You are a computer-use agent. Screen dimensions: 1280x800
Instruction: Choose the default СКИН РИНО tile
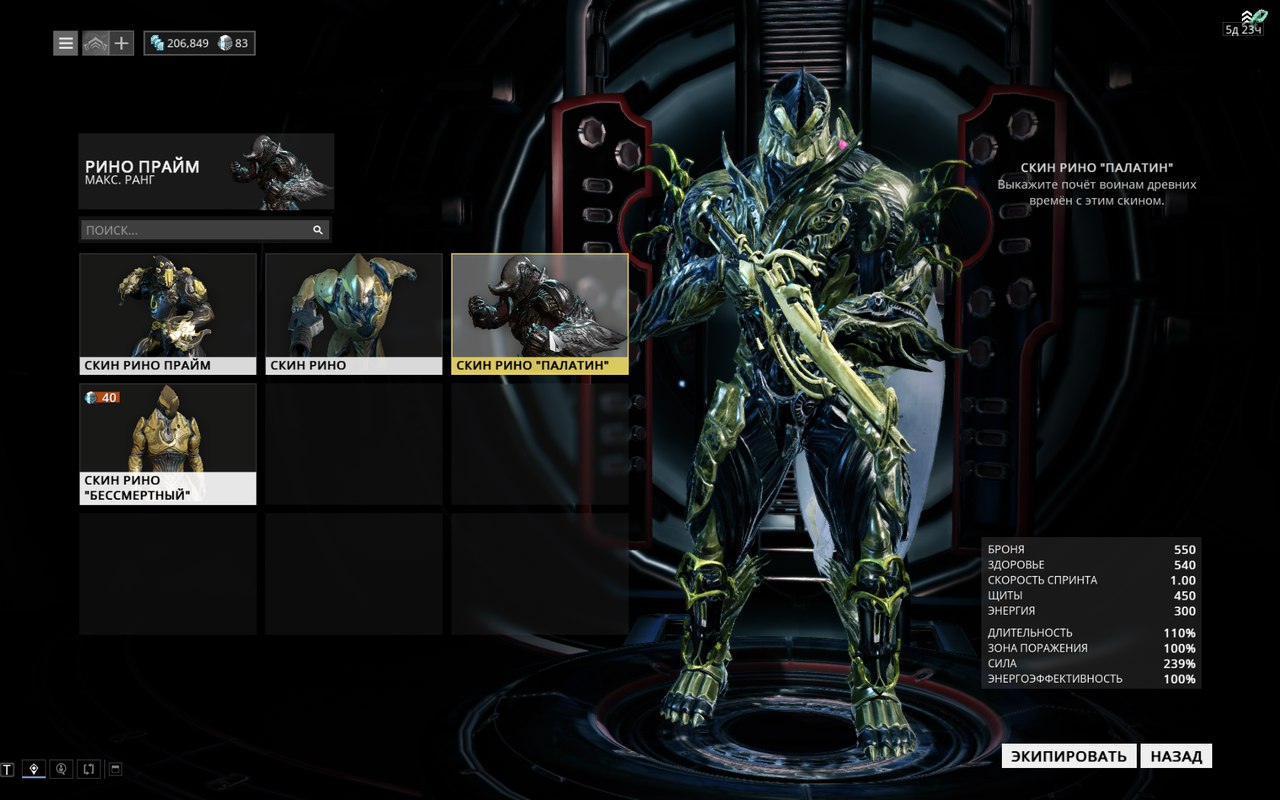click(354, 314)
